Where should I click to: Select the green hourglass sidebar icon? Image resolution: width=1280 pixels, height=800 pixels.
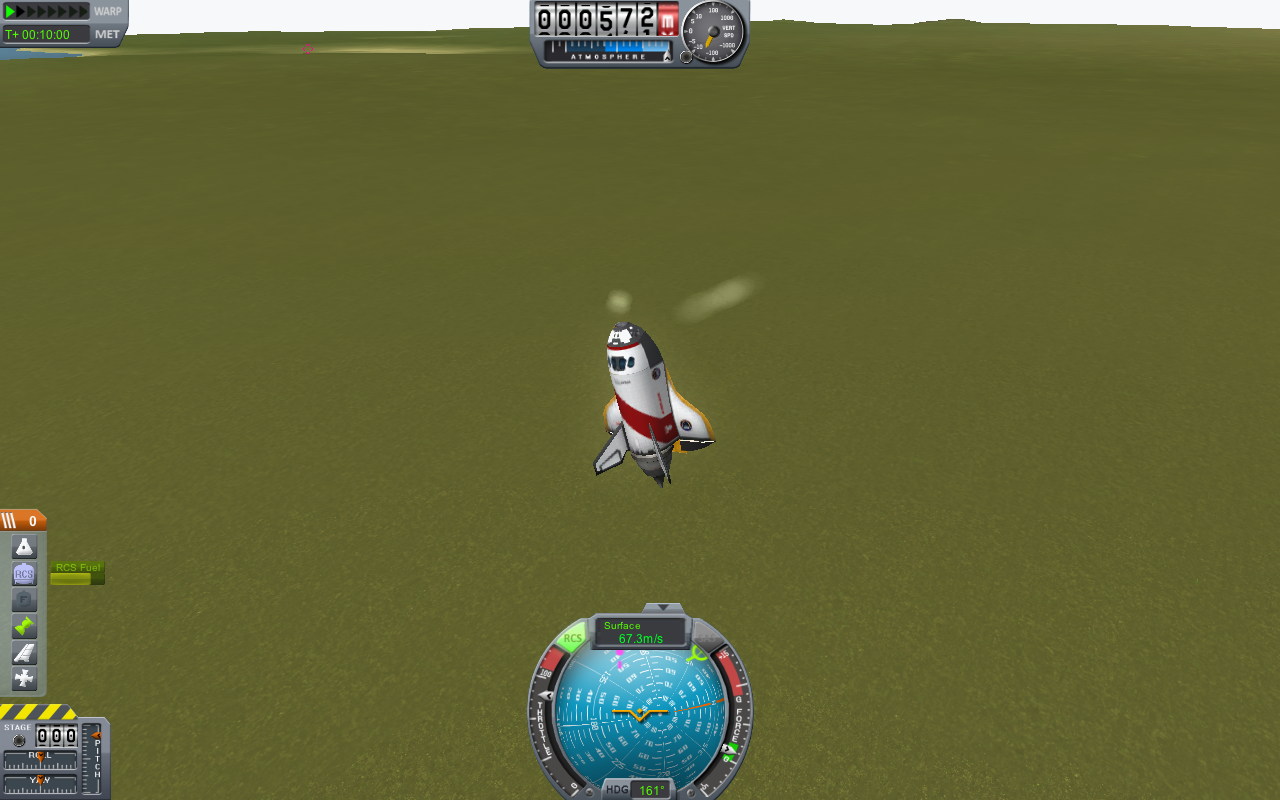click(x=23, y=627)
